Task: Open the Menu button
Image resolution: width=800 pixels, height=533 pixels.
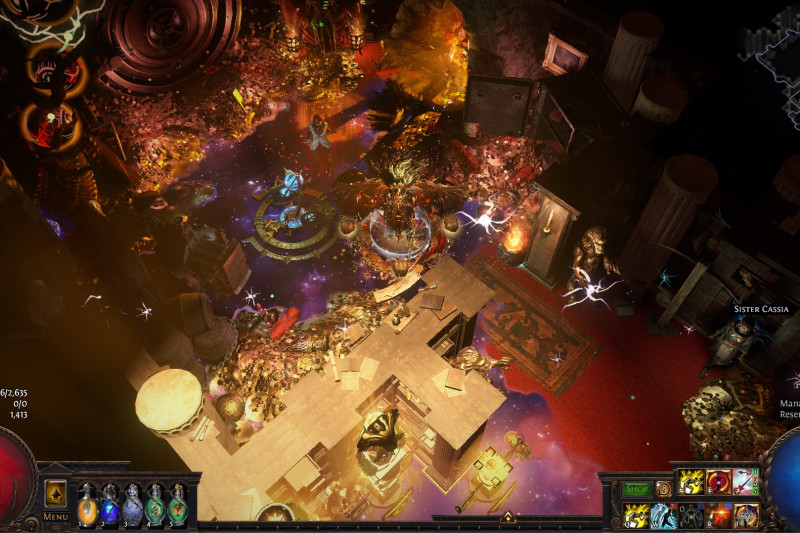Action: click(x=56, y=517)
